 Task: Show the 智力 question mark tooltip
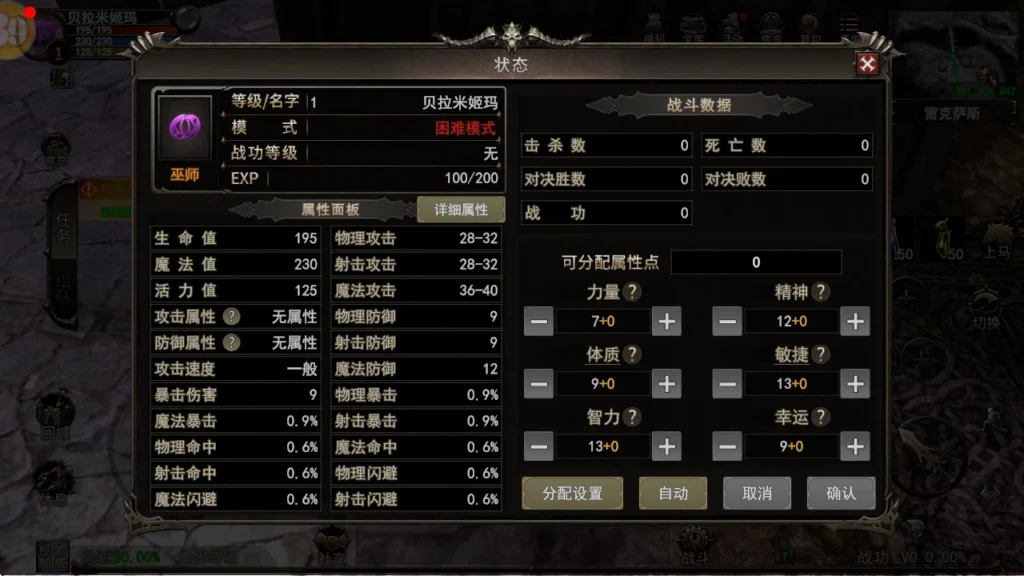point(632,417)
